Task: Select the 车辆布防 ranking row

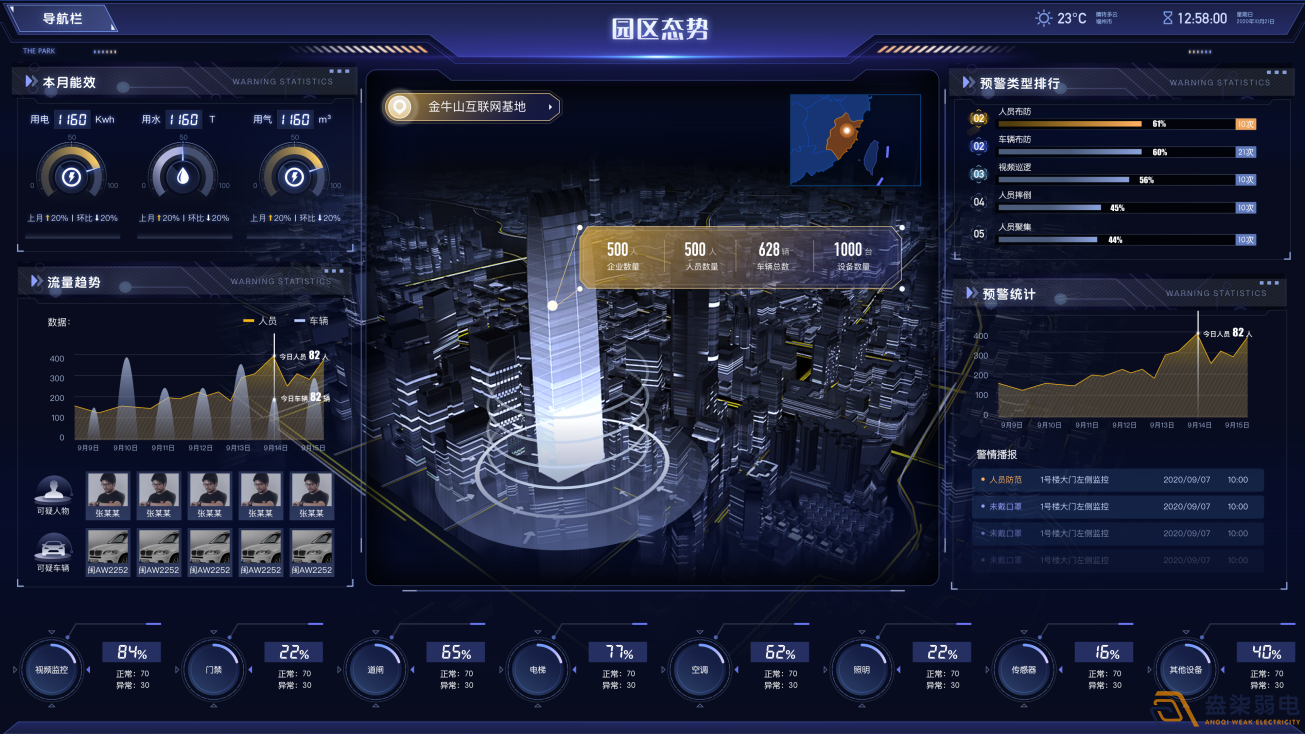Action: click(x=1114, y=147)
